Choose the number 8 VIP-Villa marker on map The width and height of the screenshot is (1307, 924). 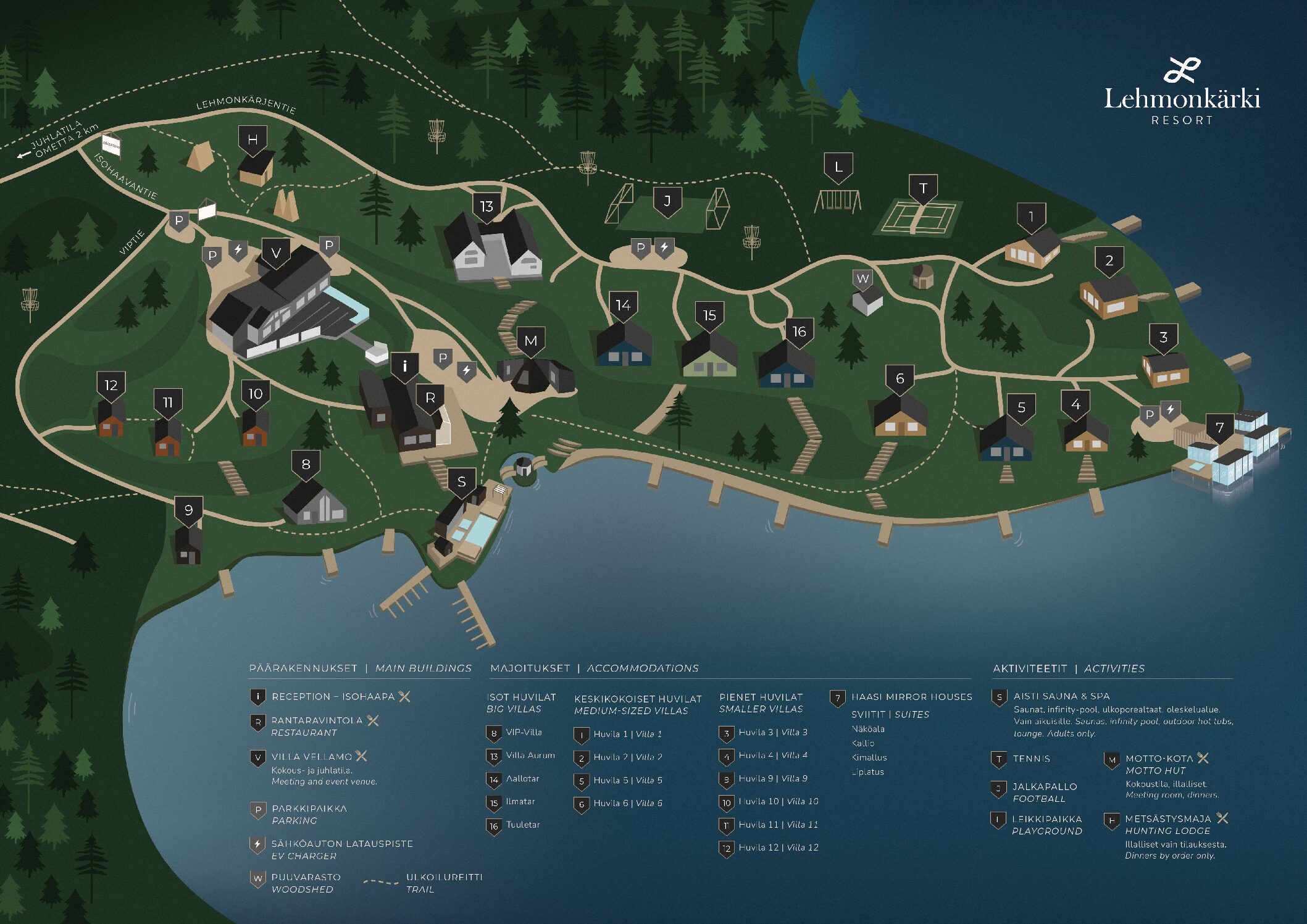(306, 465)
